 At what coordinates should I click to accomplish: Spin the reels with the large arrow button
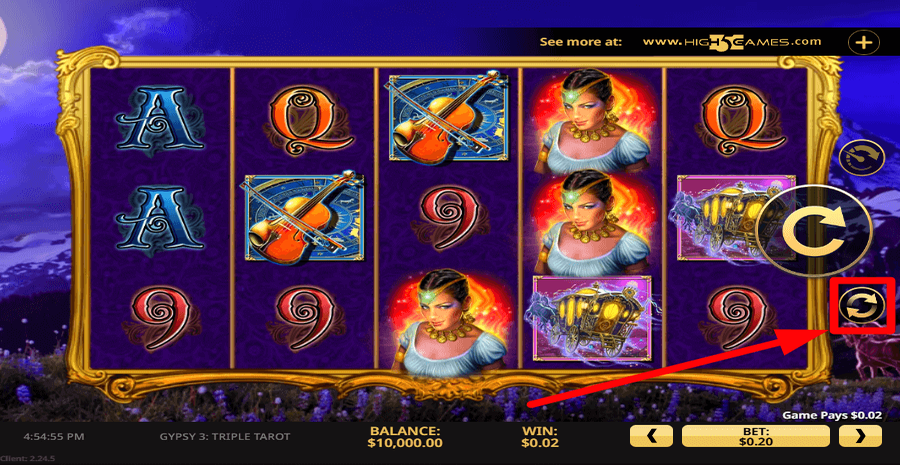(x=798, y=232)
